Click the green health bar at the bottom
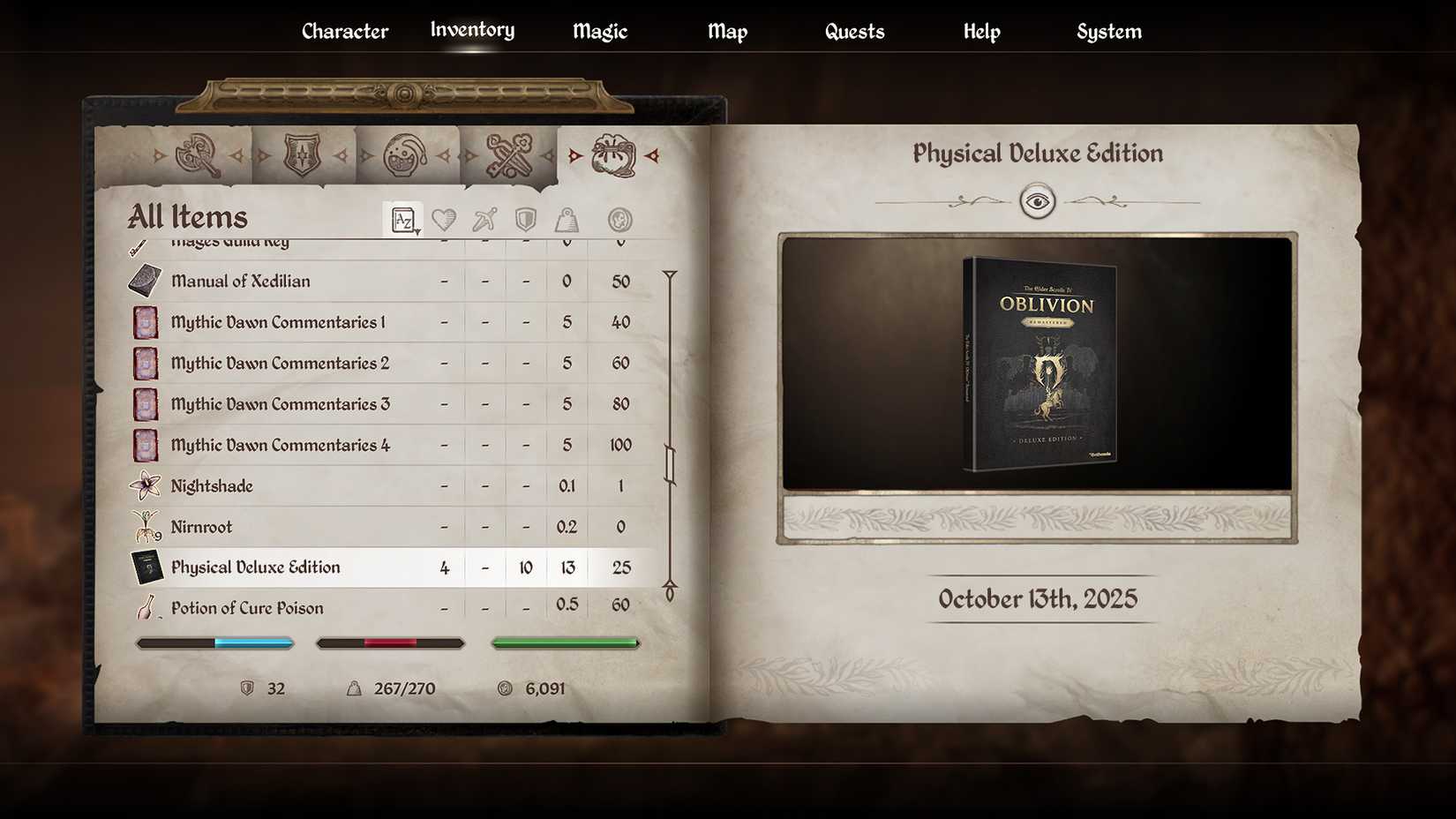1456x819 pixels. click(x=566, y=642)
